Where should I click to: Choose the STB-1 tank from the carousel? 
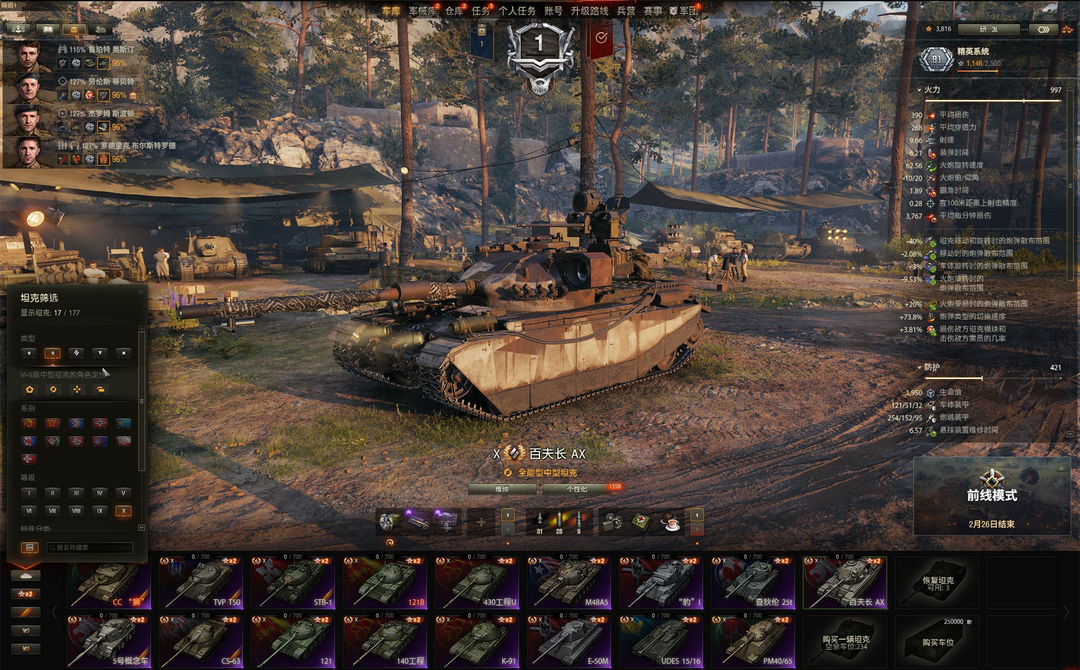295,582
